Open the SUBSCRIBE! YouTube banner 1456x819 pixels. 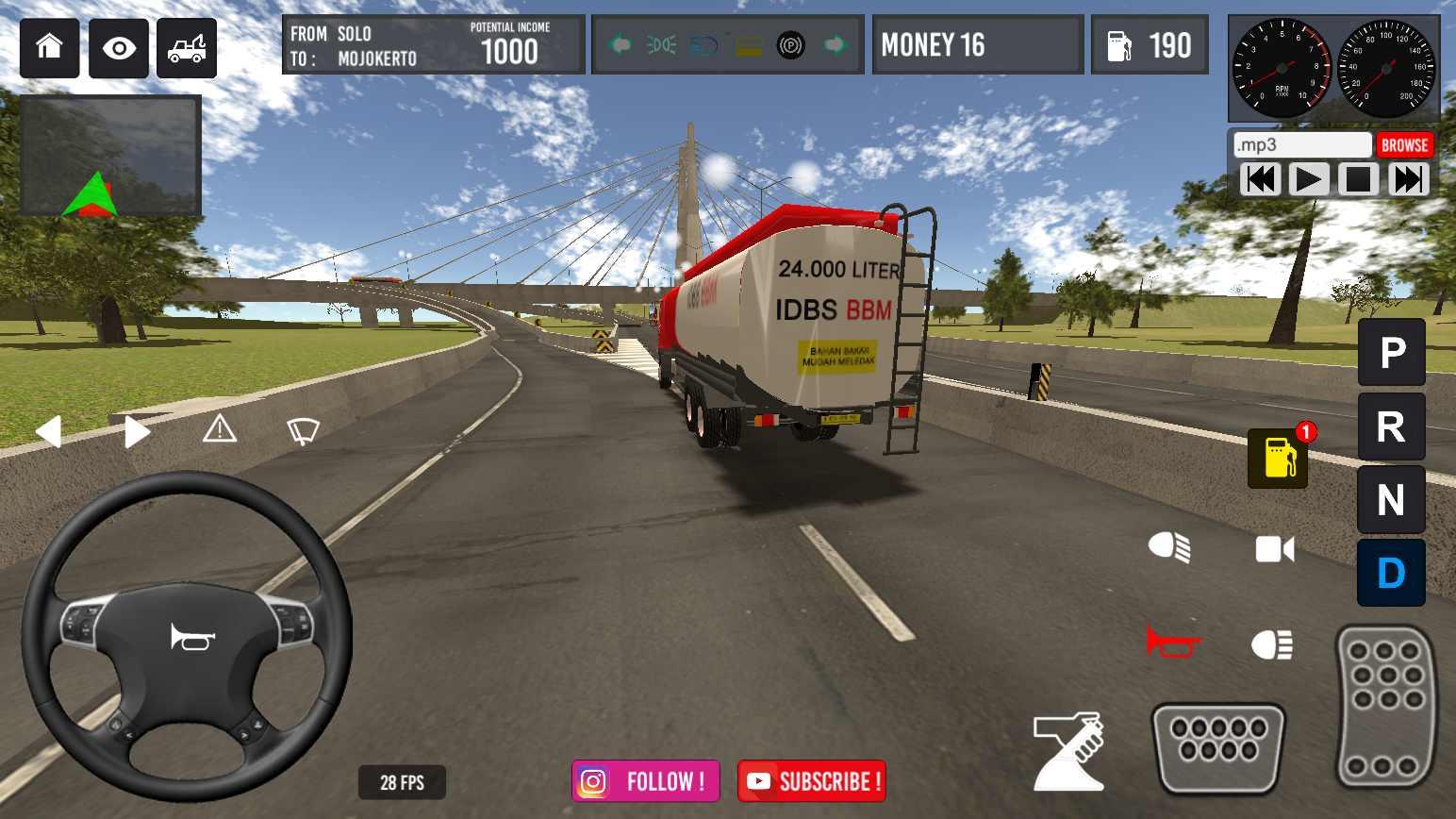[x=811, y=780]
